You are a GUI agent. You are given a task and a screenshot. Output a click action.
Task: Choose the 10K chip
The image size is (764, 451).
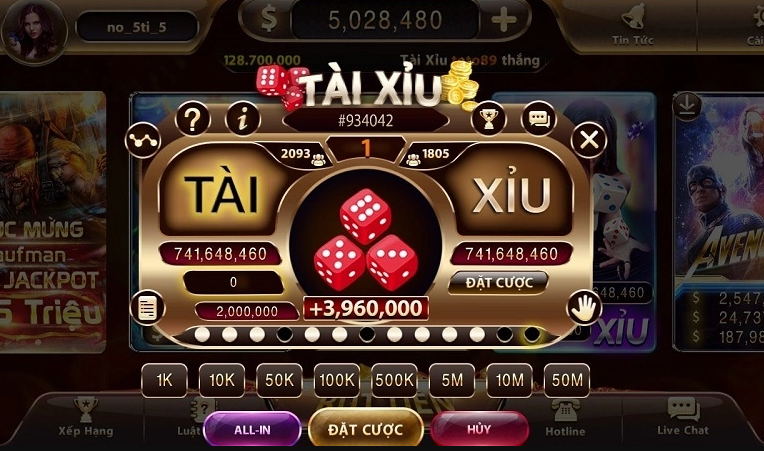point(221,380)
